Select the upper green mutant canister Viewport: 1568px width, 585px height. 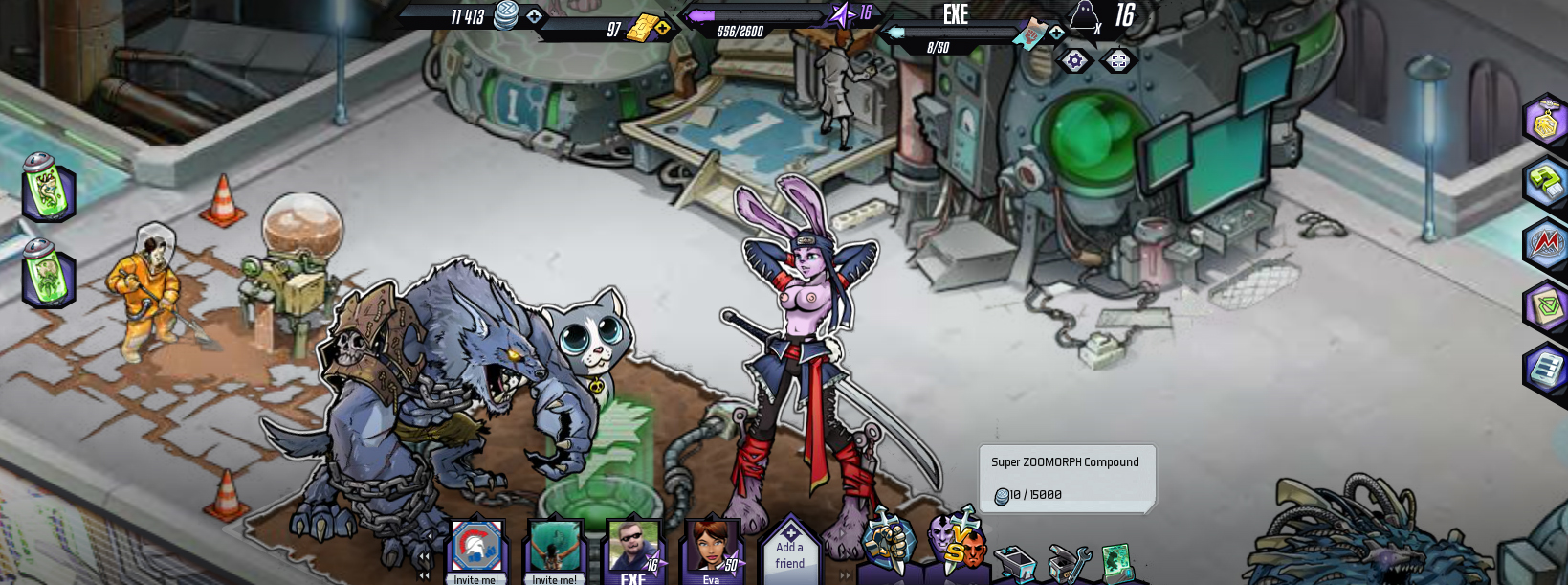(x=48, y=186)
